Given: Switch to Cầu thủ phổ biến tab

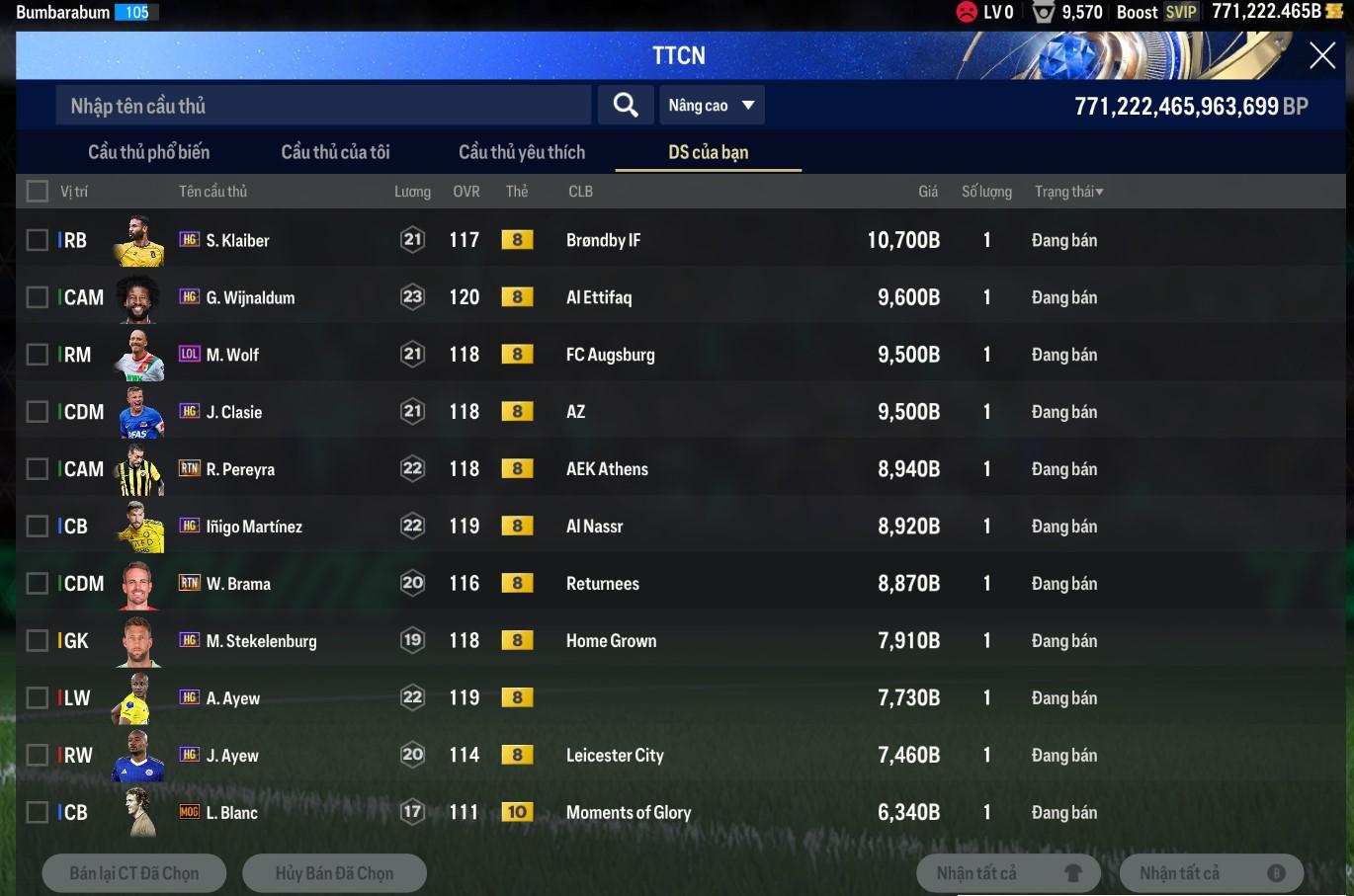Looking at the screenshot, I should click(x=148, y=152).
